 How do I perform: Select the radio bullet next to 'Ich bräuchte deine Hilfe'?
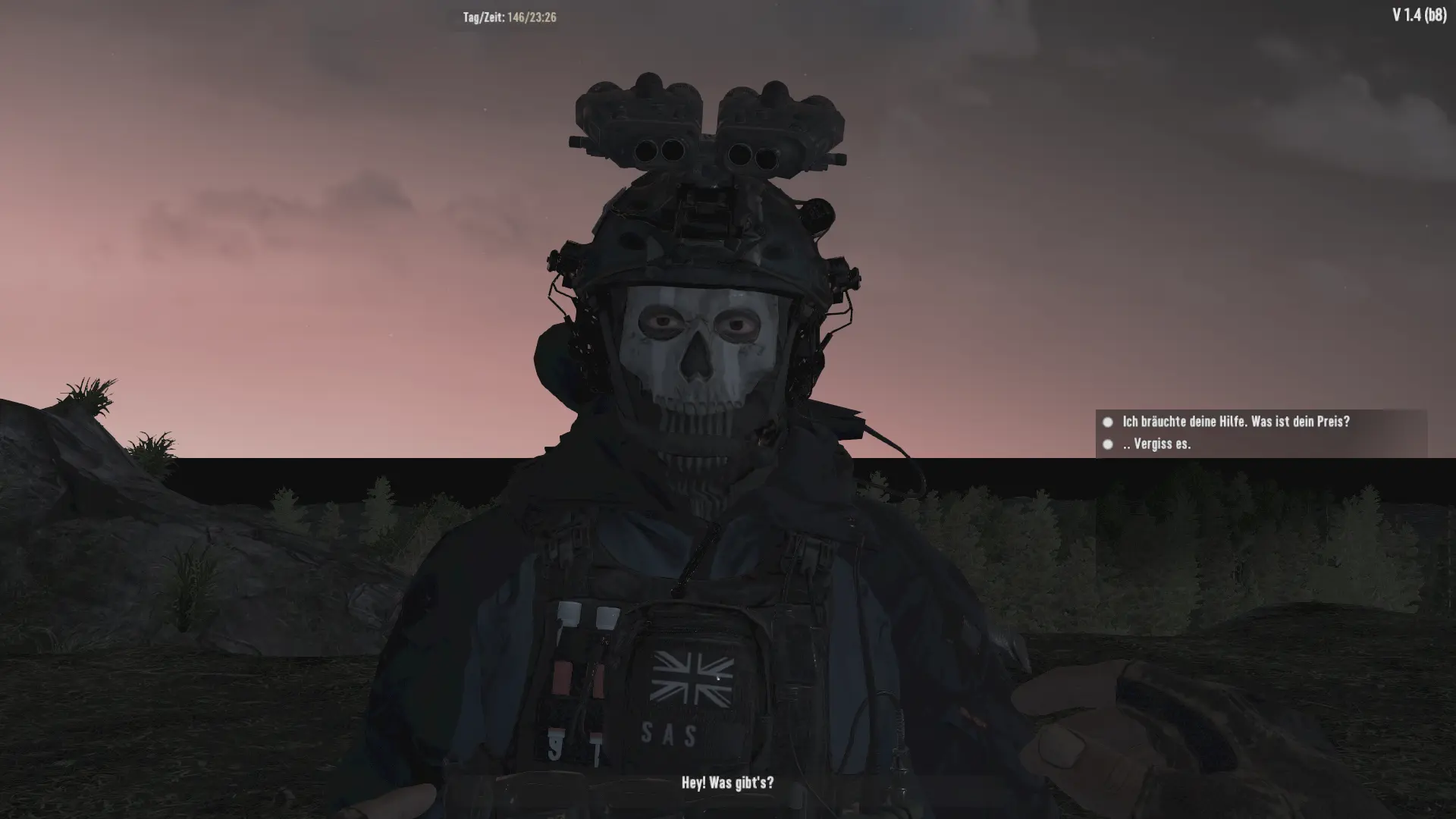point(1109,423)
